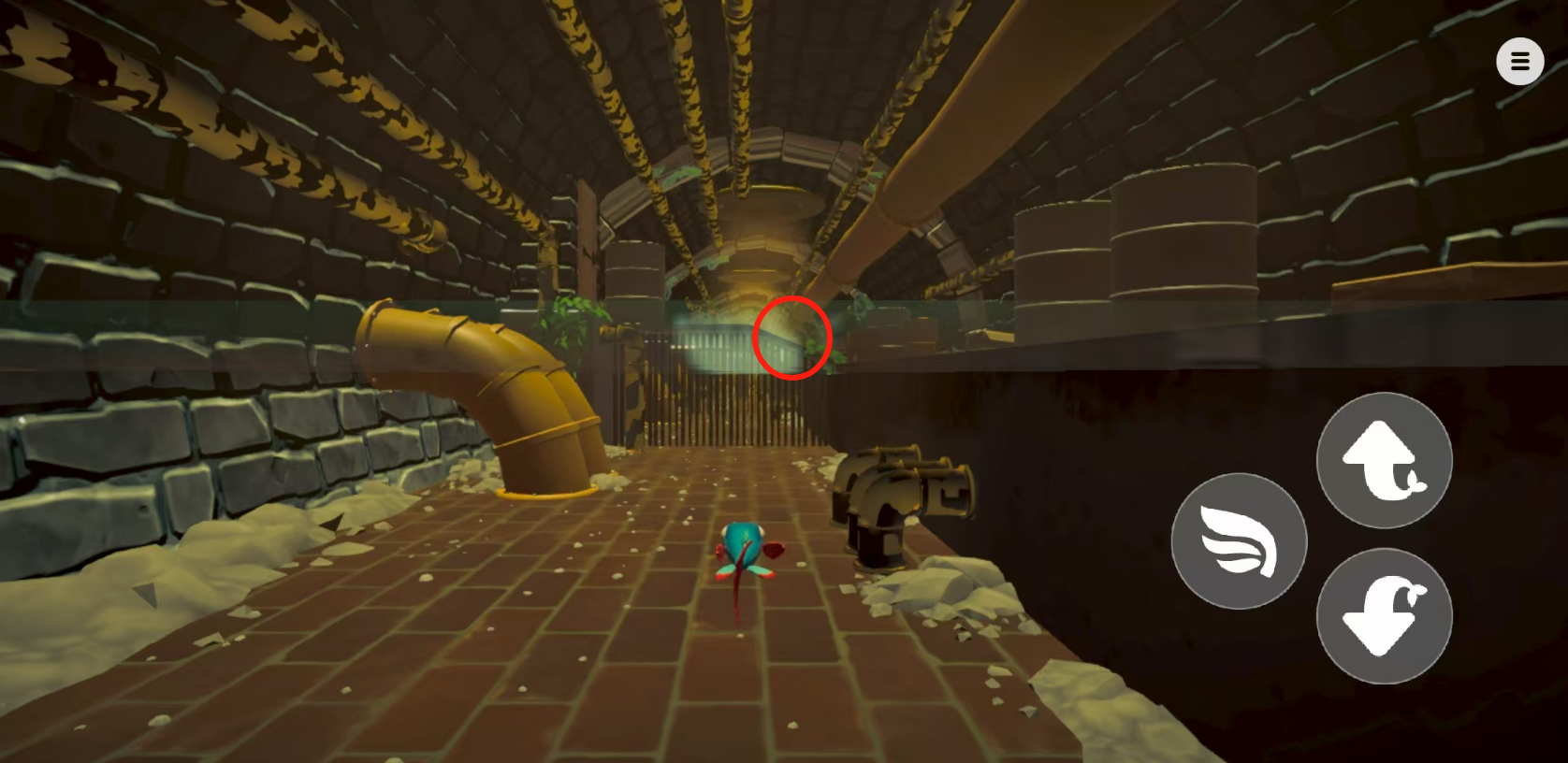The height and width of the screenshot is (763, 1568).
Task: Tap the dive-down arrow button
Action: [1384, 616]
